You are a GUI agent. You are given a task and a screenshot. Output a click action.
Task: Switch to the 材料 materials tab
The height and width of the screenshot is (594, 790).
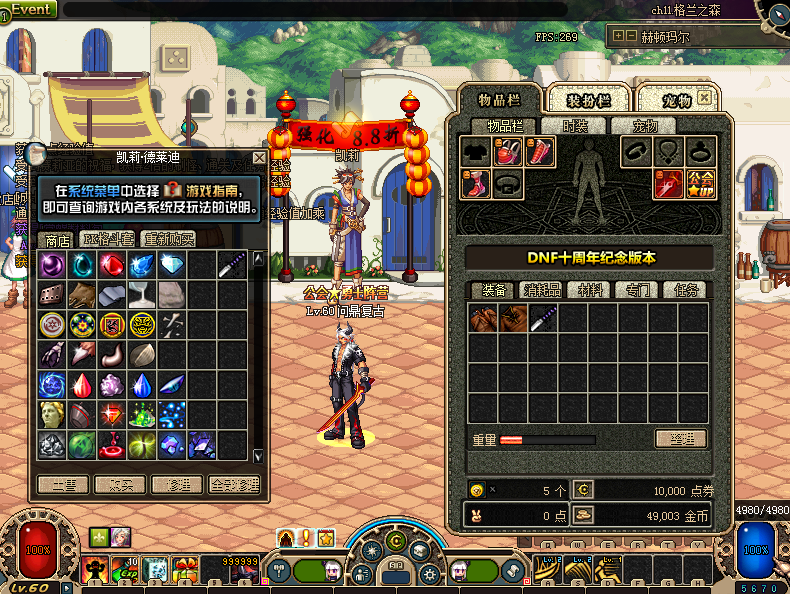[588, 290]
